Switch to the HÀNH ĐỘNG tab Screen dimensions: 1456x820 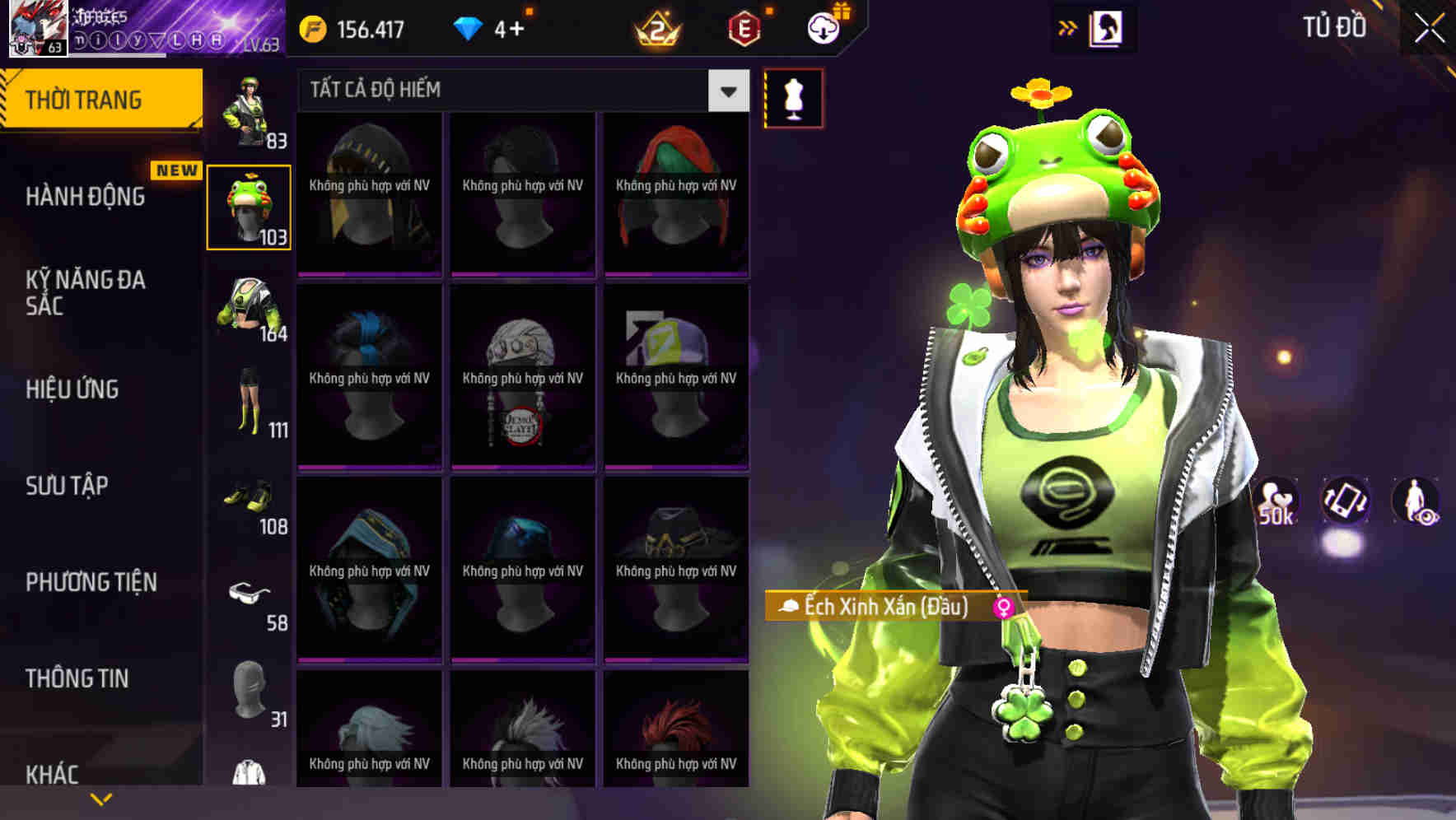84,197
